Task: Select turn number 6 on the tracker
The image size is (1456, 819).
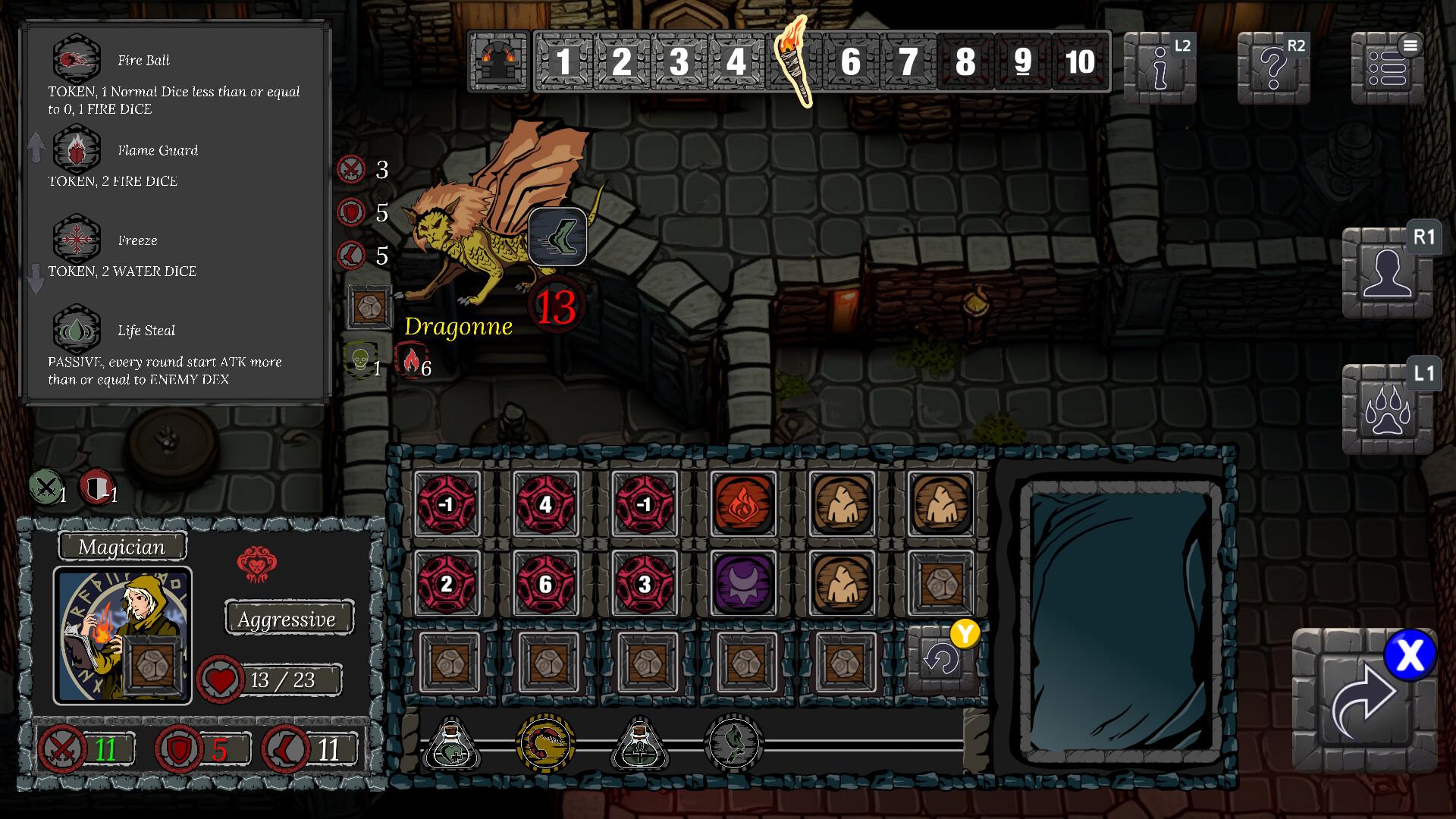Action: [852, 62]
